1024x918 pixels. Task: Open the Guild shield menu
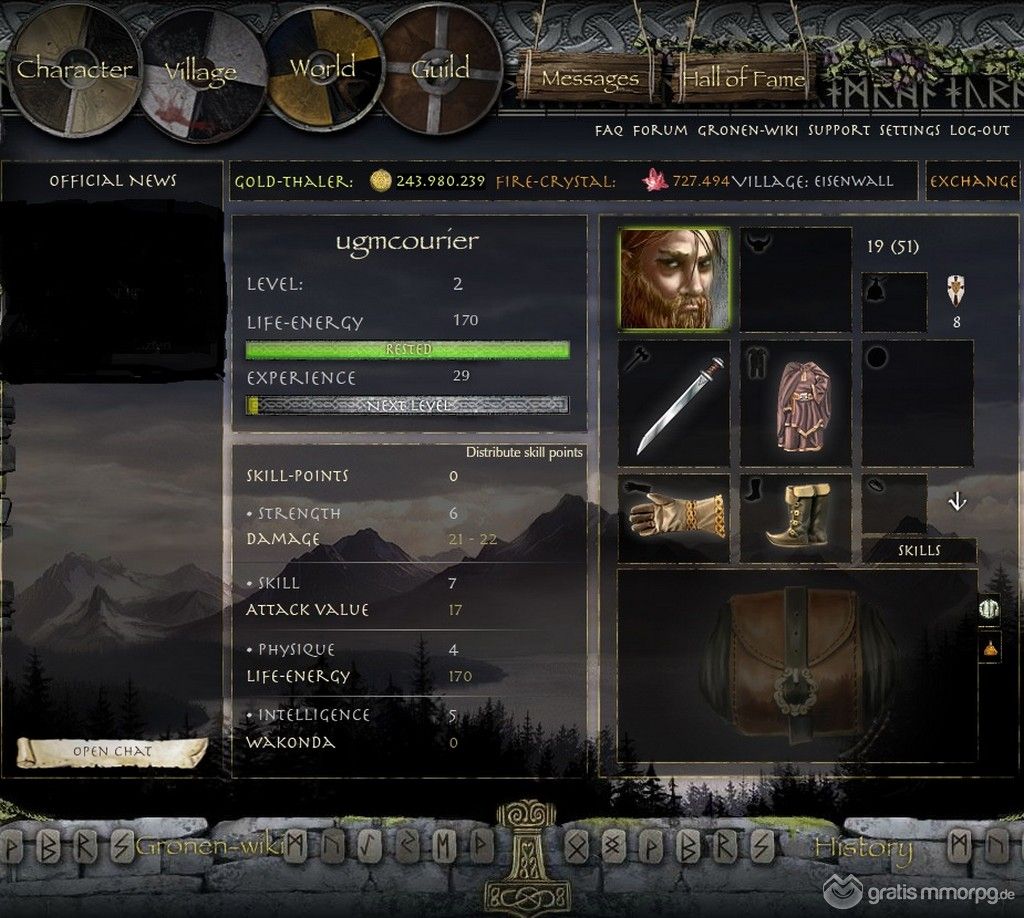[440, 69]
